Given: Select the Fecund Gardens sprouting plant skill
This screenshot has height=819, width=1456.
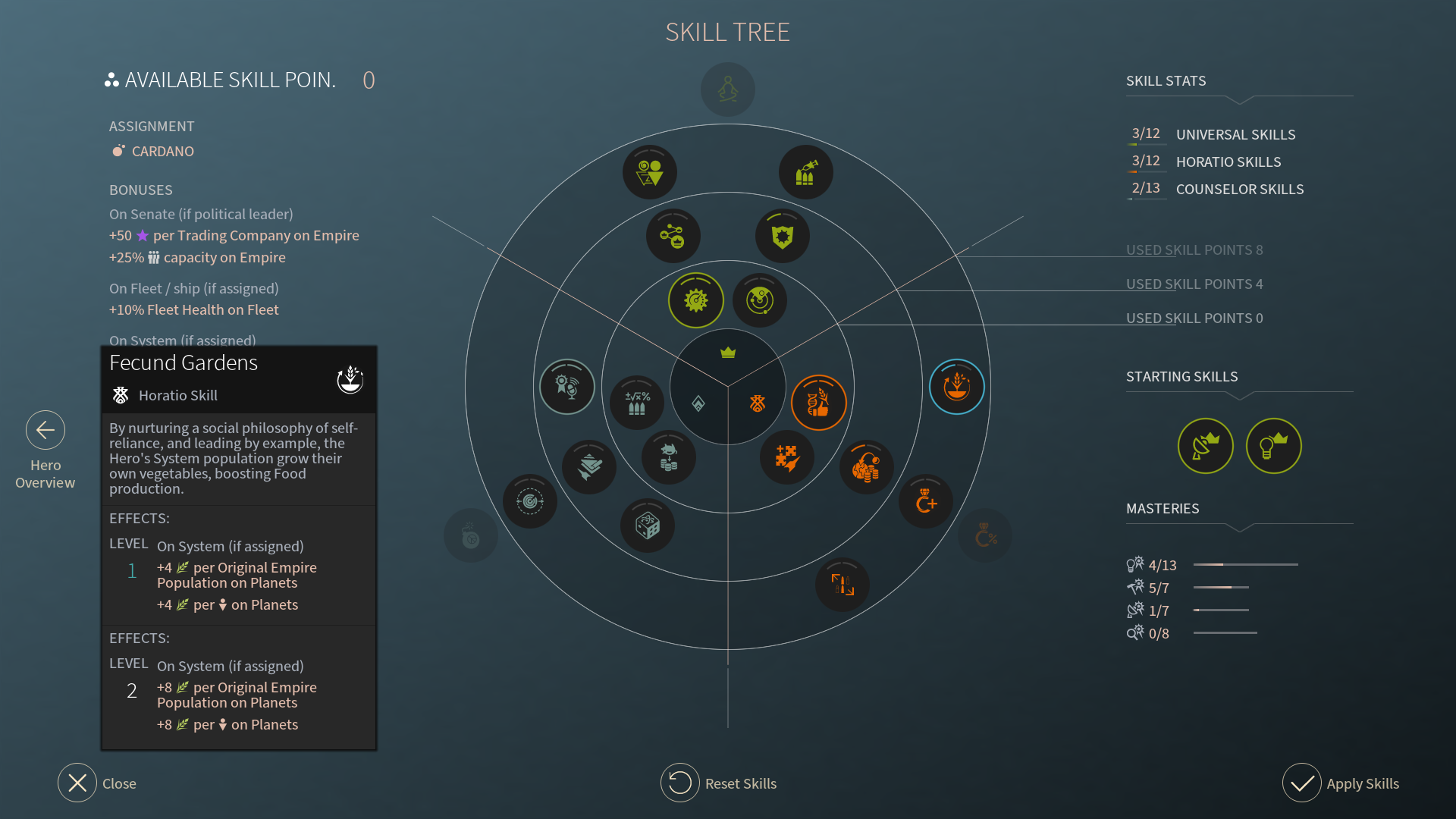Looking at the screenshot, I should pyautogui.click(x=956, y=387).
